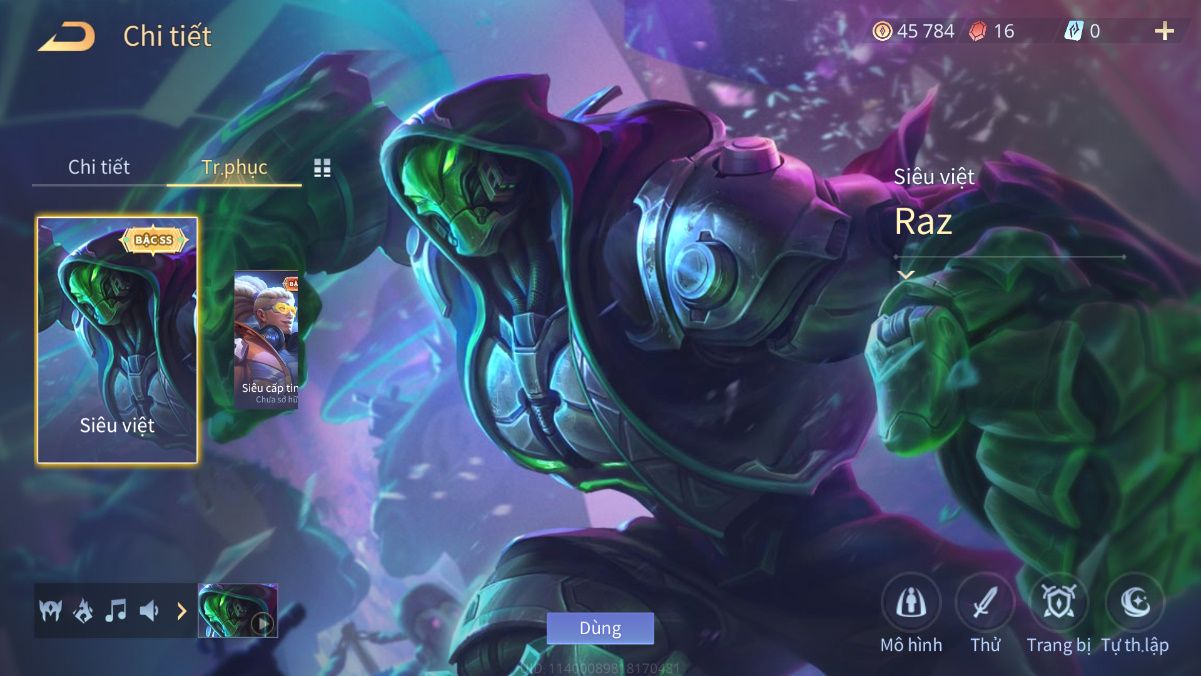Switch to the Chi tiết tab

click(x=99, y=167)
